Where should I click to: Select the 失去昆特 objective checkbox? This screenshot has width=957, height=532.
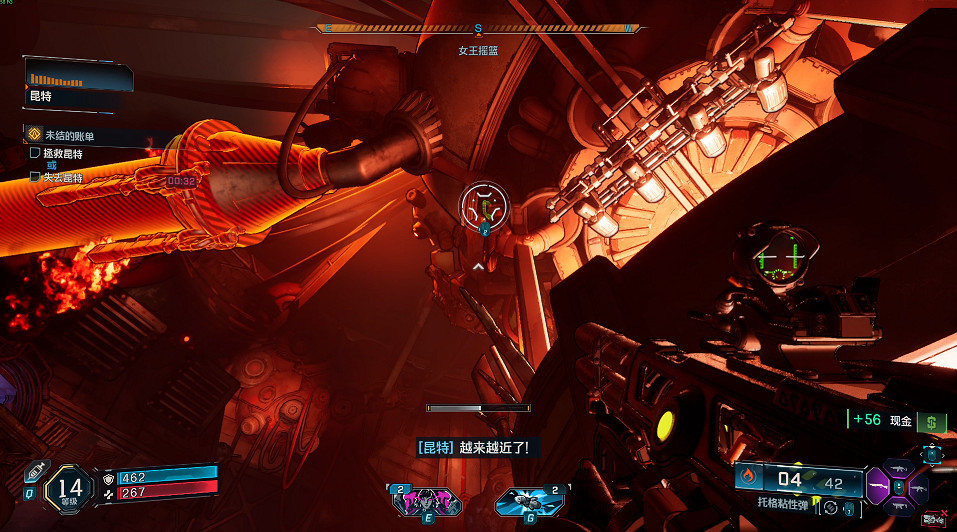(36, 177)
